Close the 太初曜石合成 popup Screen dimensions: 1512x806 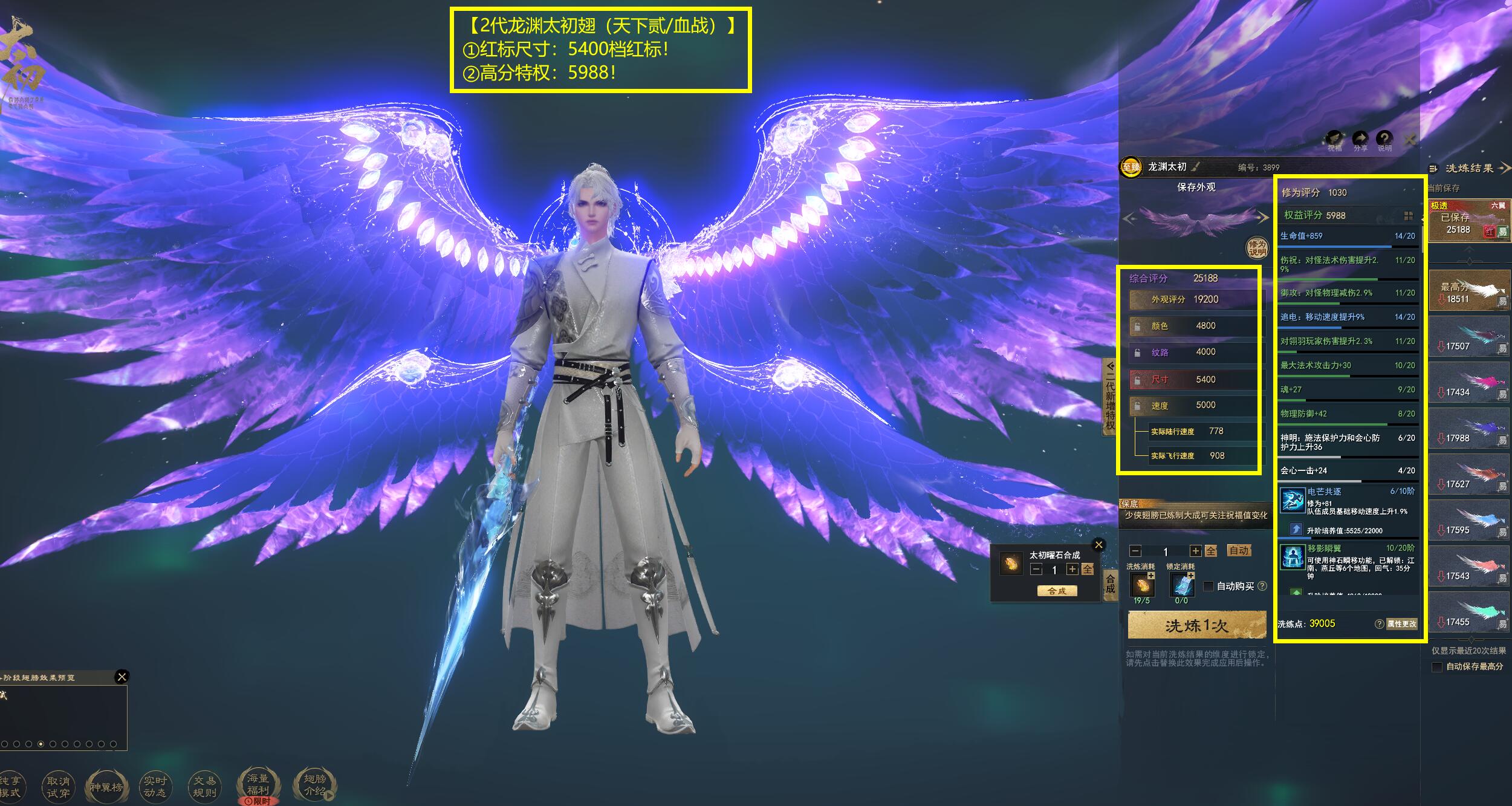click(1098, 545)
